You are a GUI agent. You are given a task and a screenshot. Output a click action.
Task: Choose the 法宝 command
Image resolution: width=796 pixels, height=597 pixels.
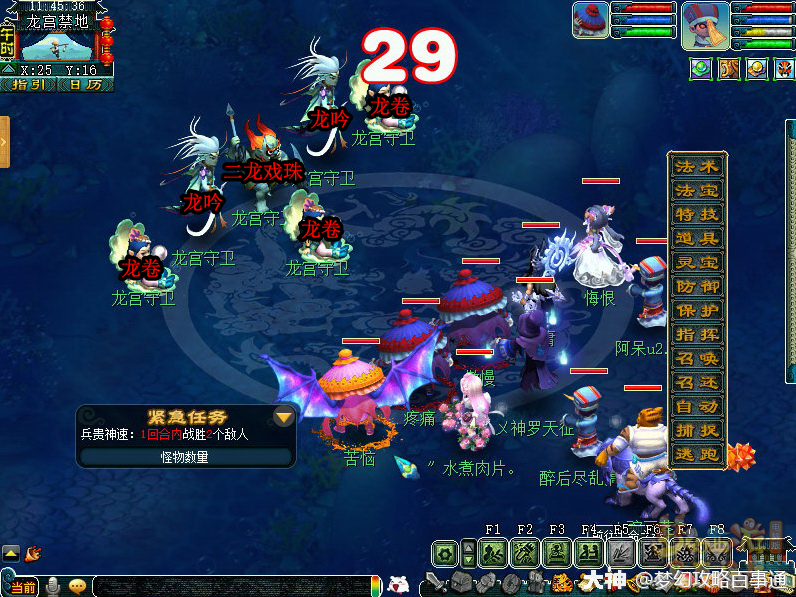(697, 190)
